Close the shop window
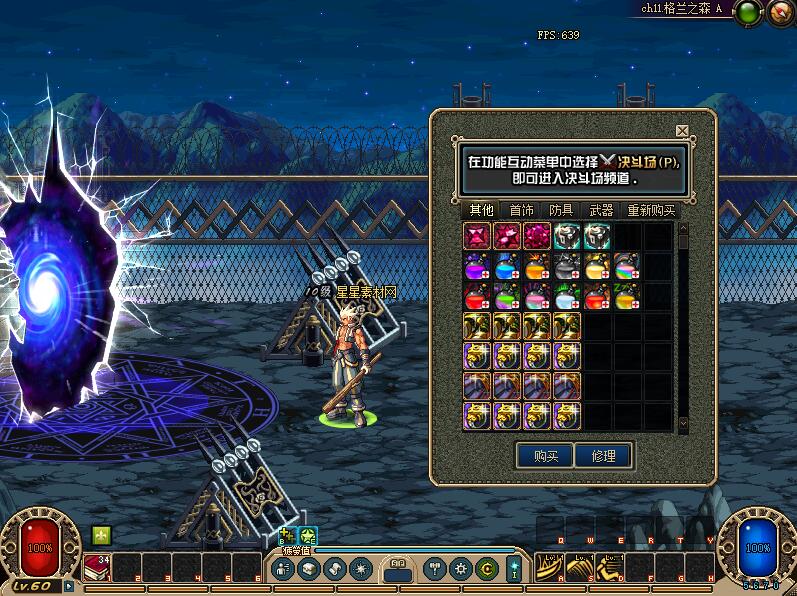Screen dimensions: 797x596 pos(682,131)
